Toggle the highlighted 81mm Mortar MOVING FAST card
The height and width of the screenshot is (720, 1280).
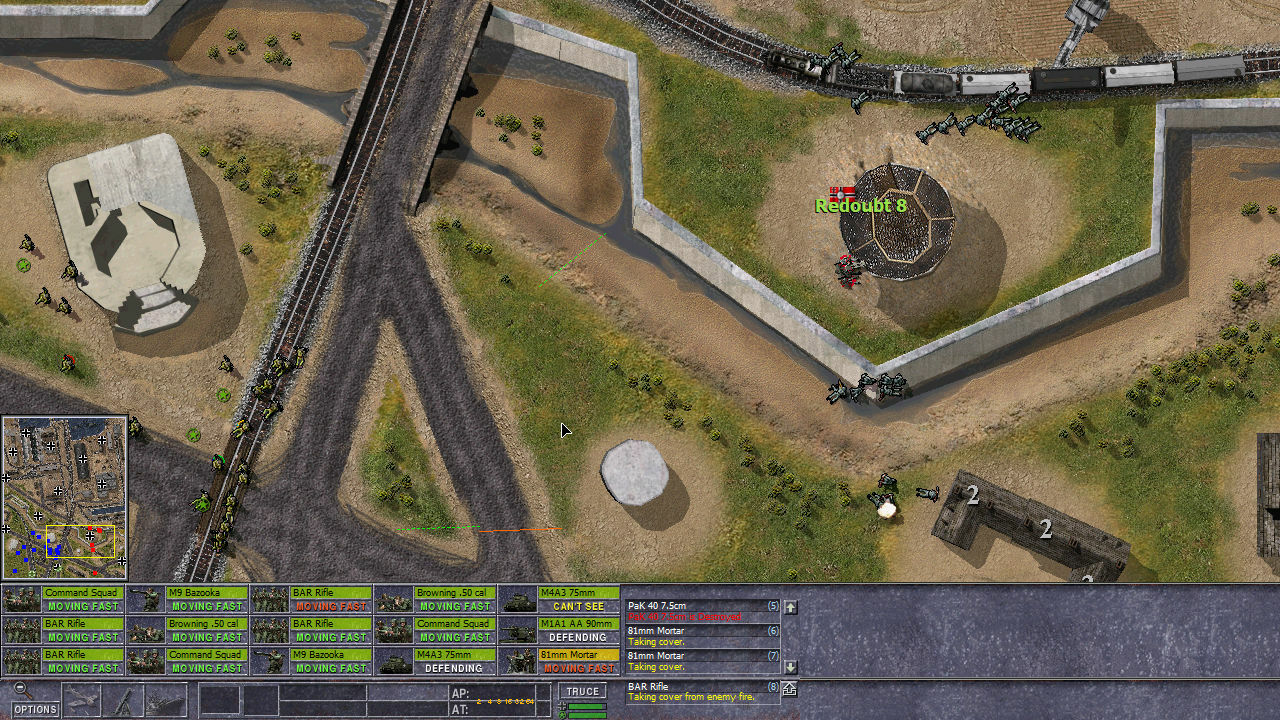click(577, 660)
